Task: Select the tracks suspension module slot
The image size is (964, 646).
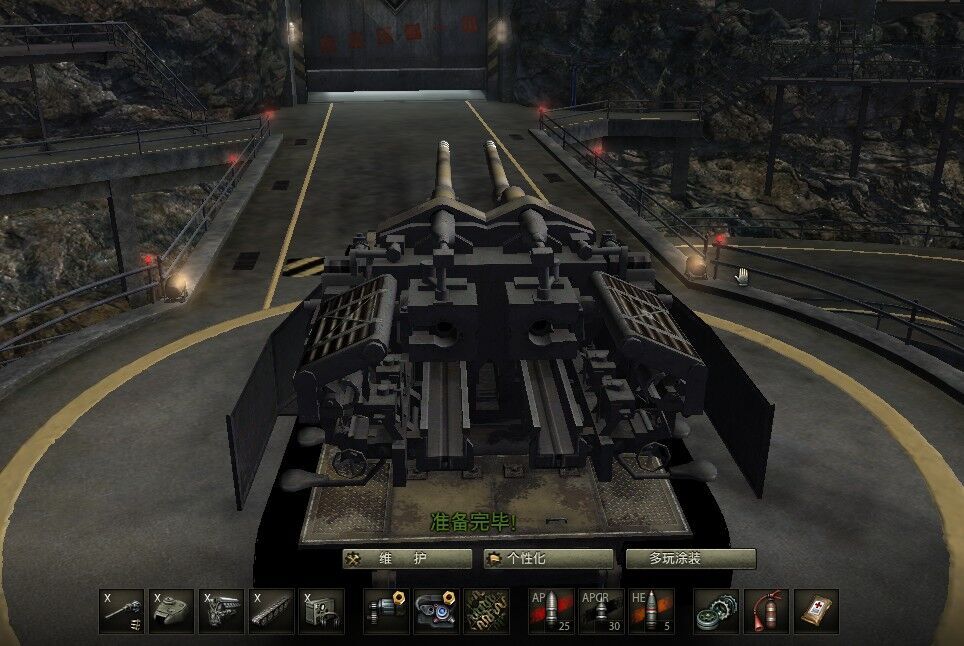Action: (272, 611)
